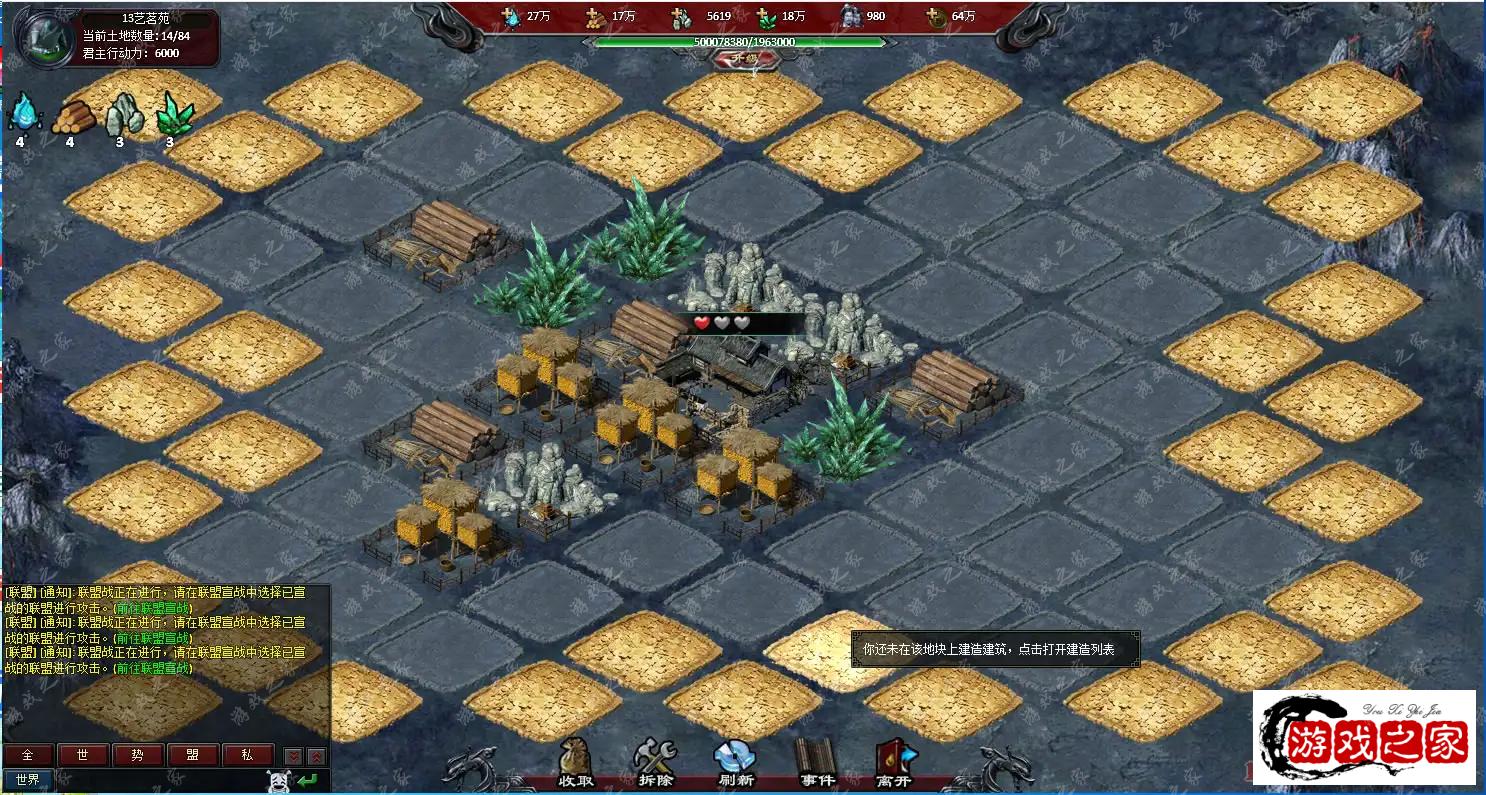Open the 收取 collect bag button

coord(577,763)
